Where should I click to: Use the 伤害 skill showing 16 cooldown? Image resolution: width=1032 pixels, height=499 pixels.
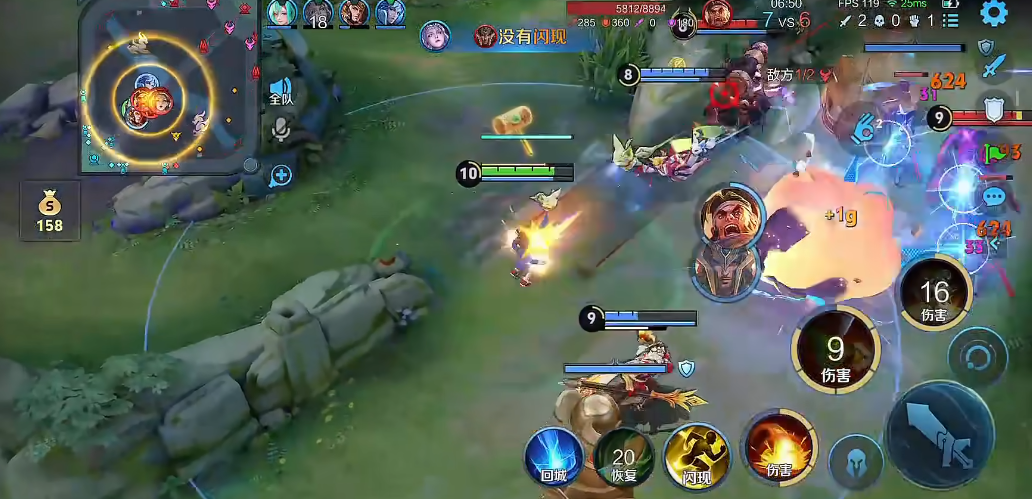[x=933, y=292]
